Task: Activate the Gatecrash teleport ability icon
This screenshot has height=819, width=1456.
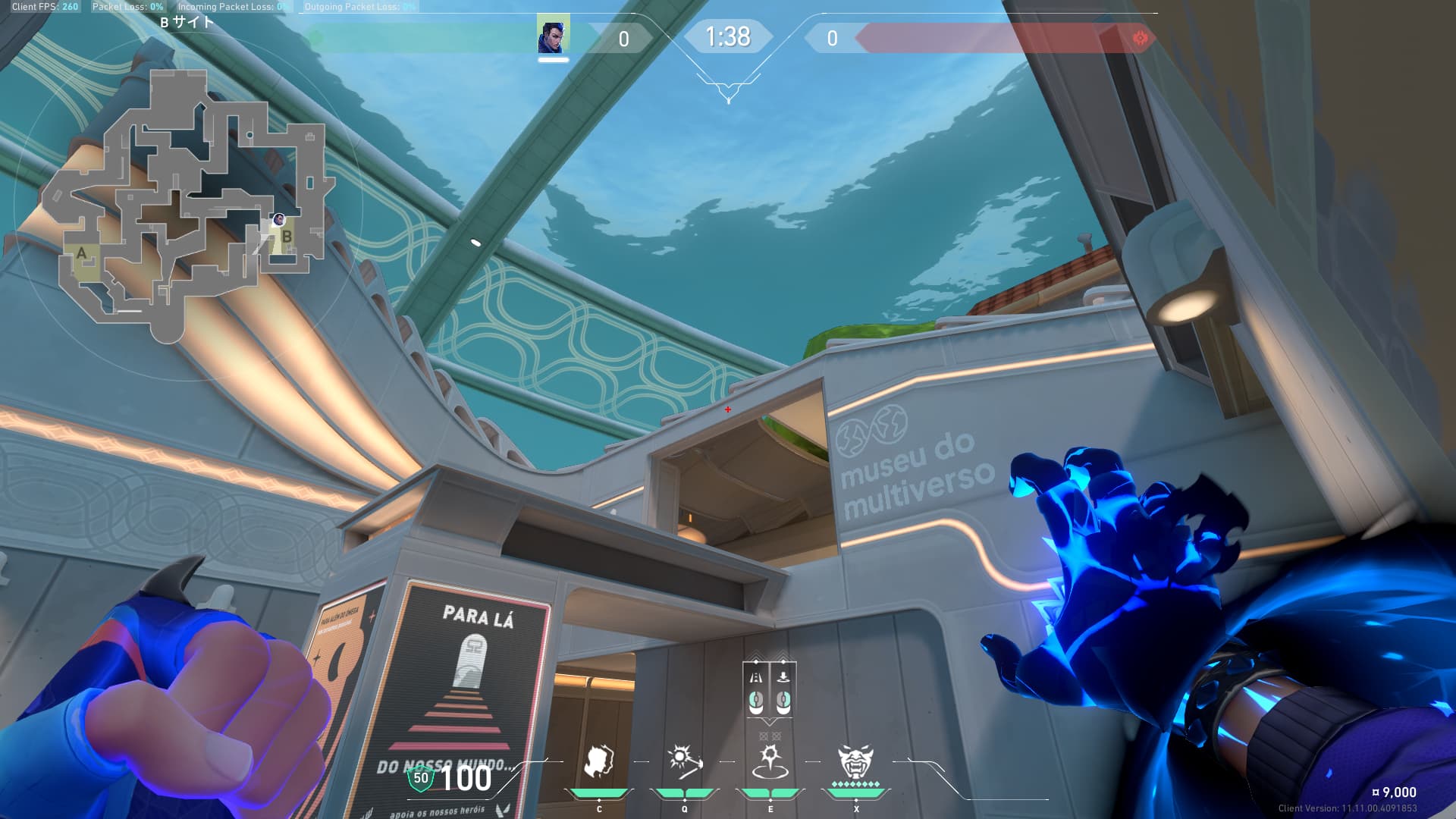Action: 770,762
